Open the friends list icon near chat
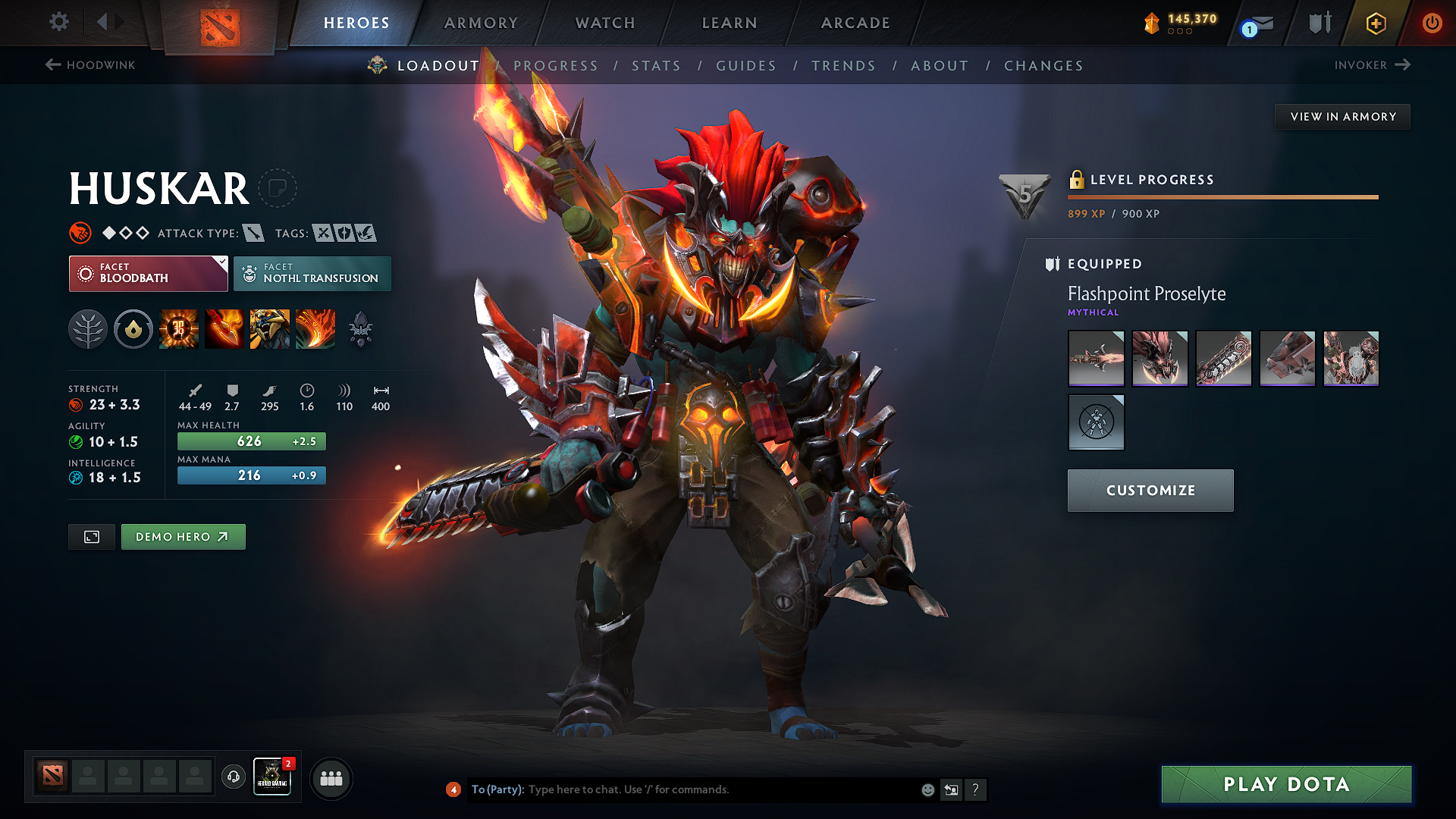Screen dimensions: 1456x819 (331, 778)
